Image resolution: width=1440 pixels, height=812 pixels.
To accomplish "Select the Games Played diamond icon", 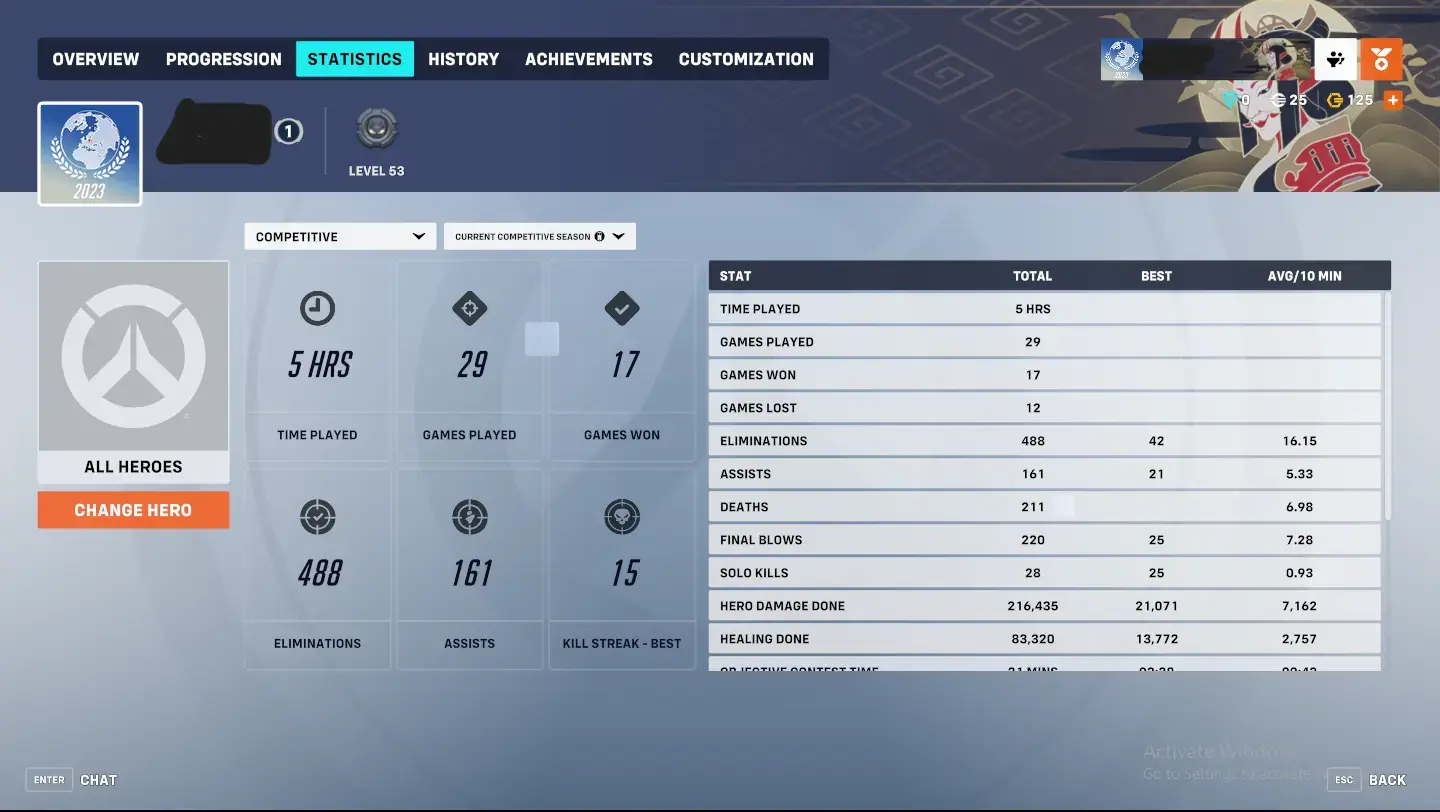I will pos(469,309).
